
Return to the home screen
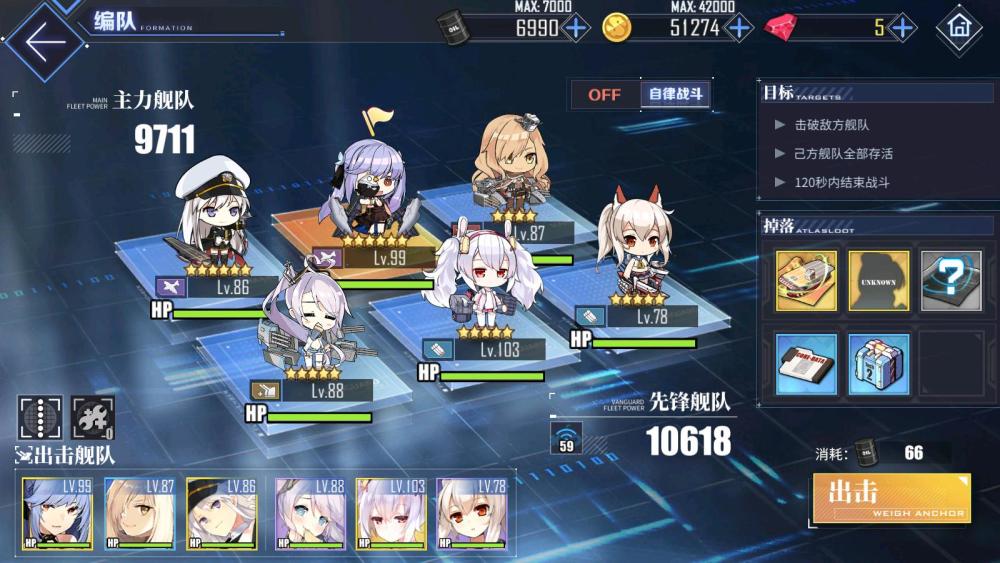pos(959,29)
